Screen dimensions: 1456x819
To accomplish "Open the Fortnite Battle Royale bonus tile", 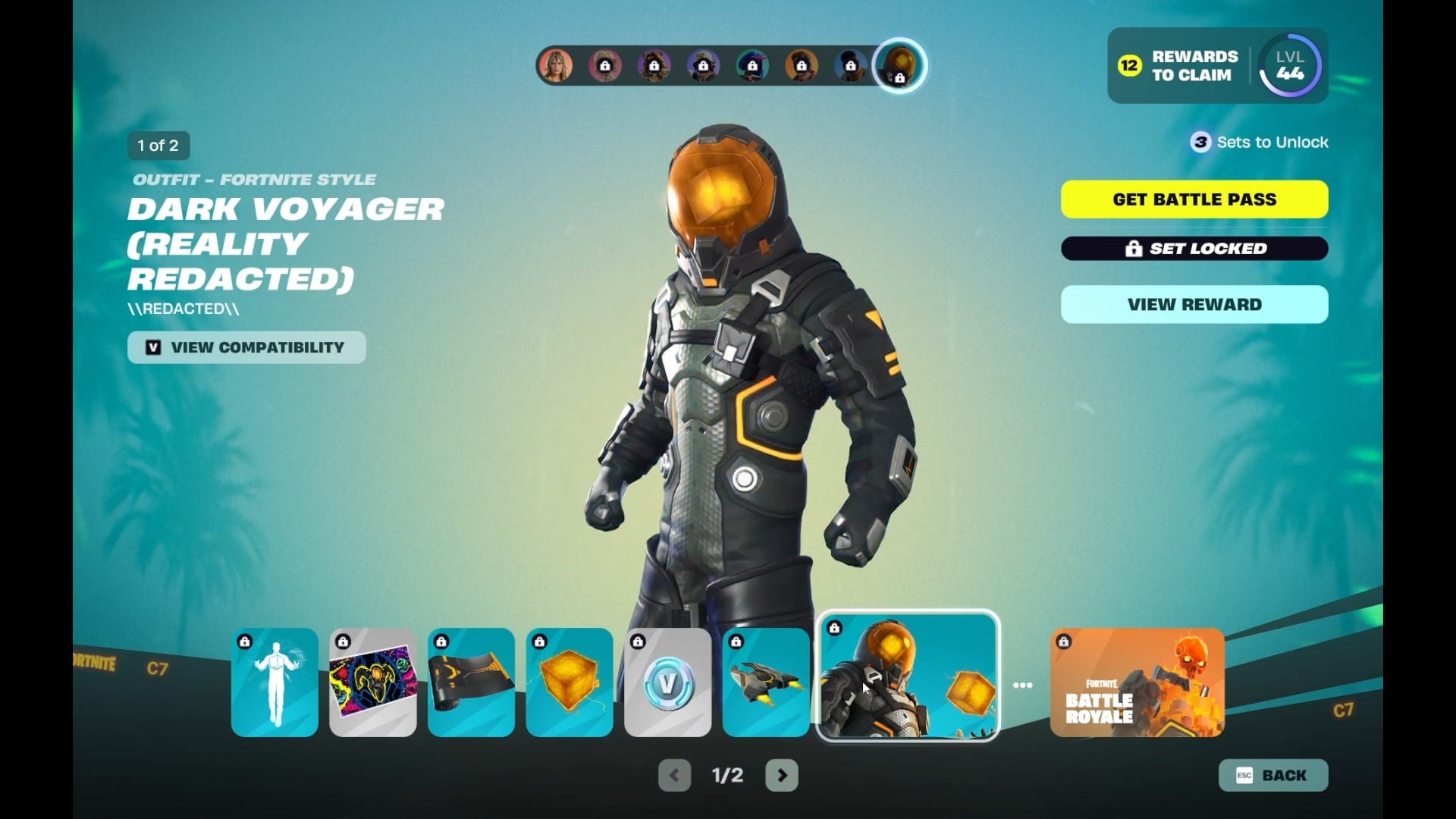I will pos(1137,682).
